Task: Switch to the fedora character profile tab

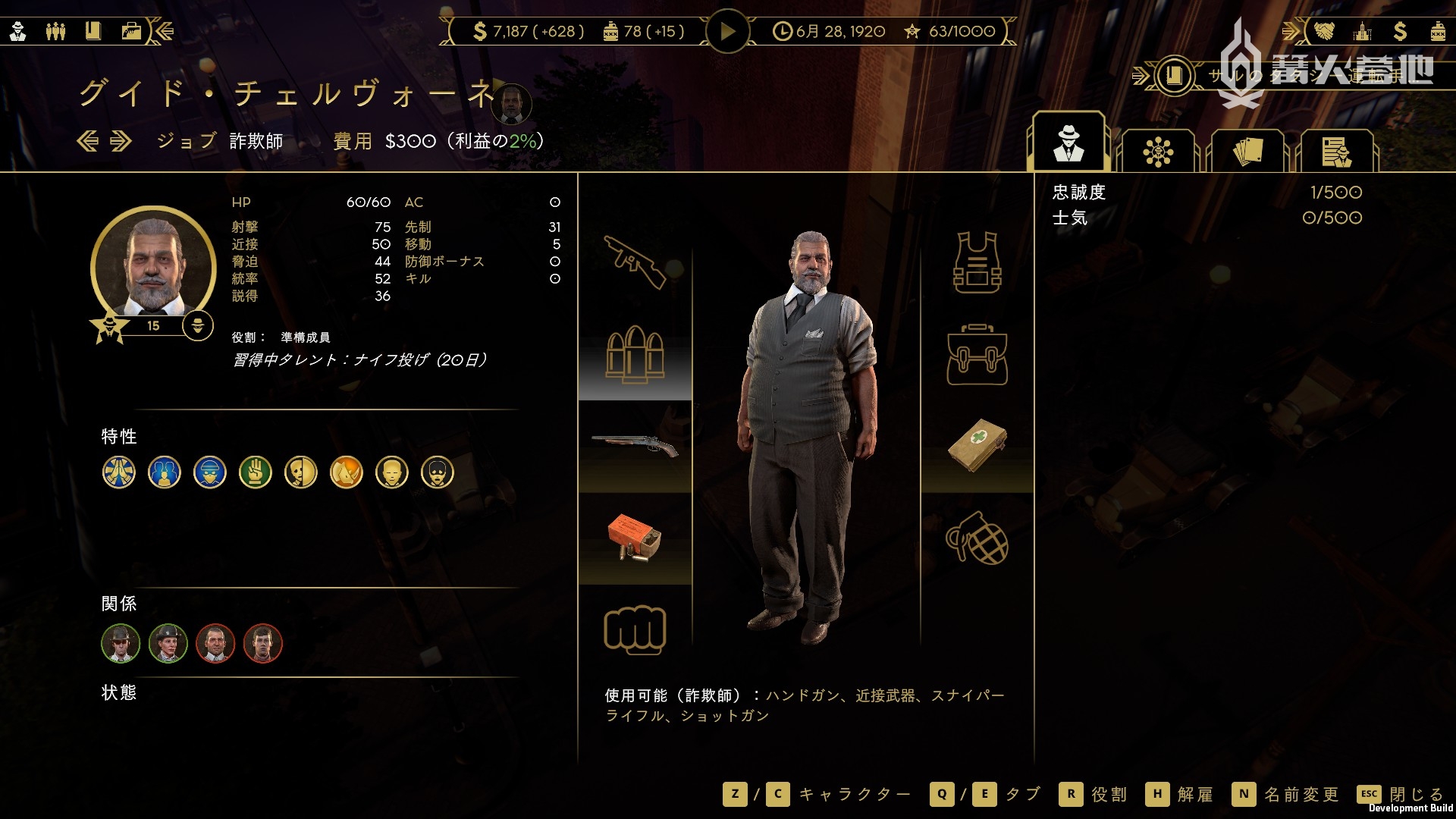Action: click(x=1068, y=144)
